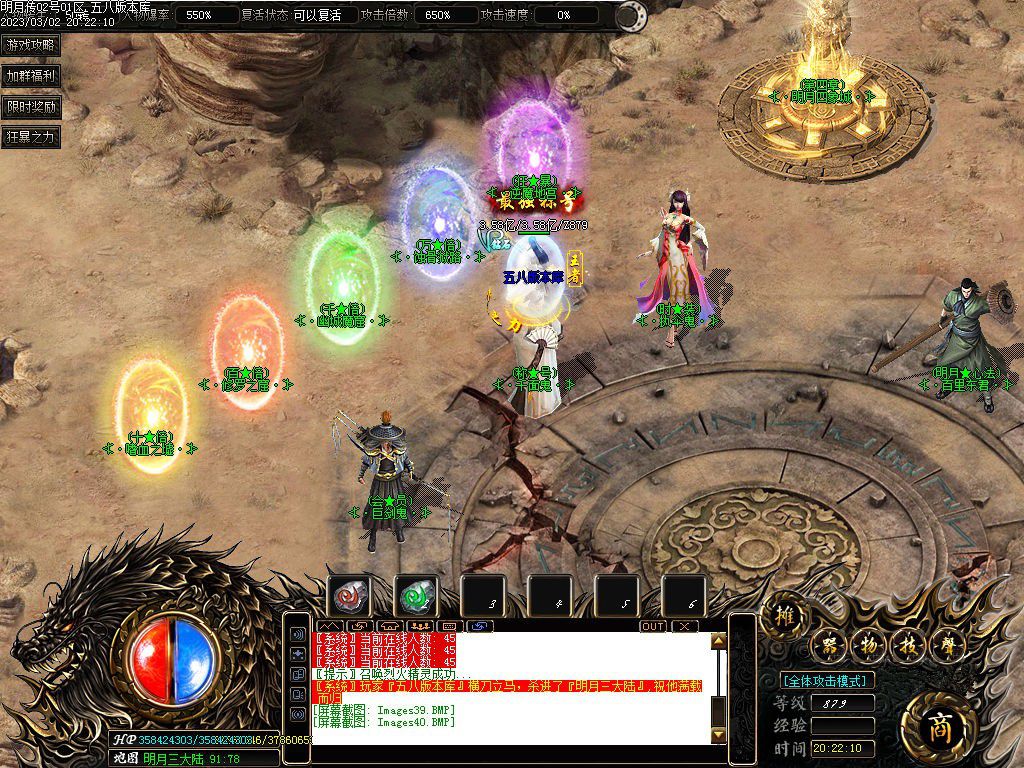Image resolution: width=1024 pixels, height=768 pixels.
Task: Activate the 狂暴之力 berserk power button
Action: point(31,136)
